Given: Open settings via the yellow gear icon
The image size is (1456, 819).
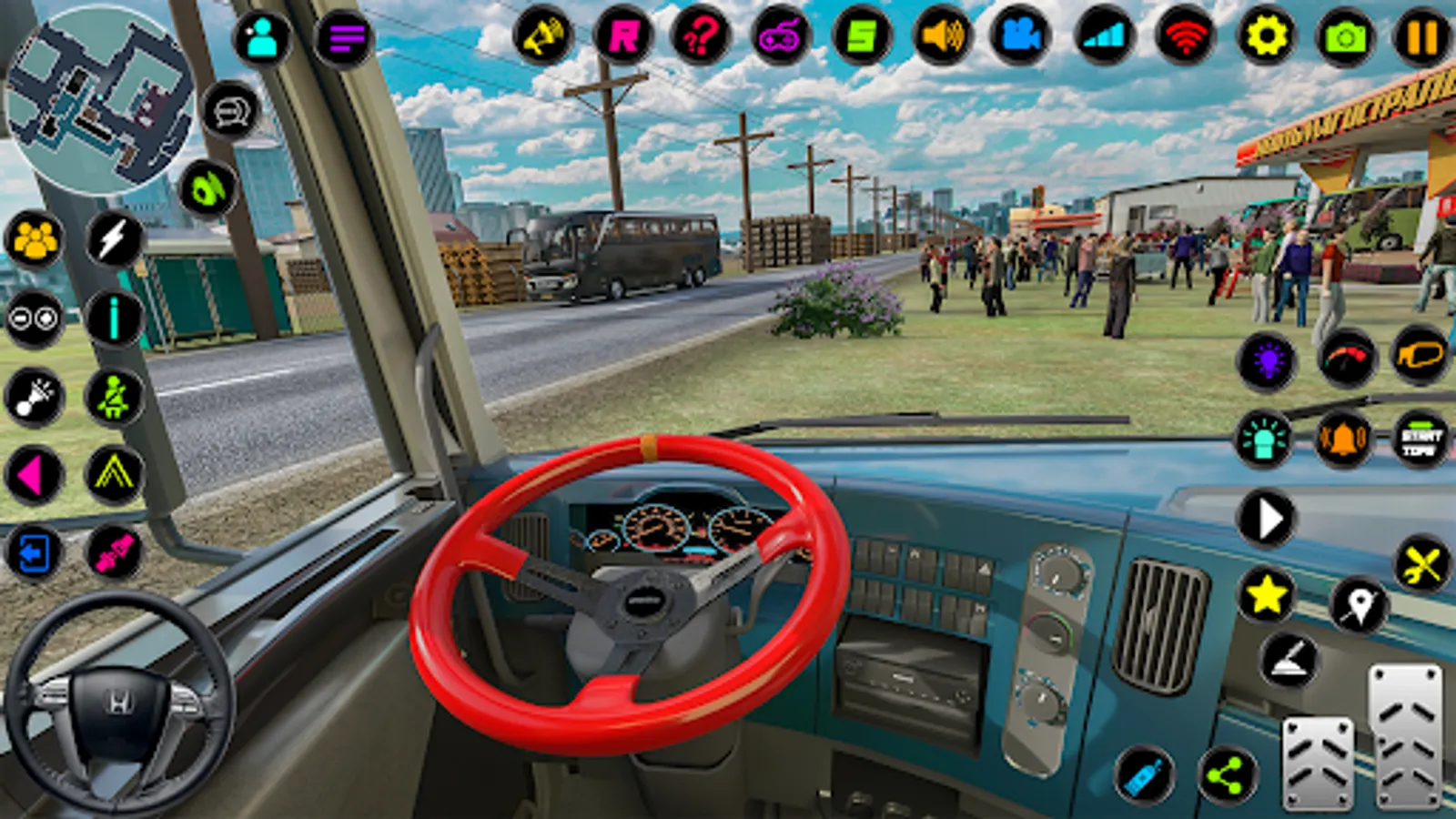Looking at the screenshot, I should coord(1267,36).
